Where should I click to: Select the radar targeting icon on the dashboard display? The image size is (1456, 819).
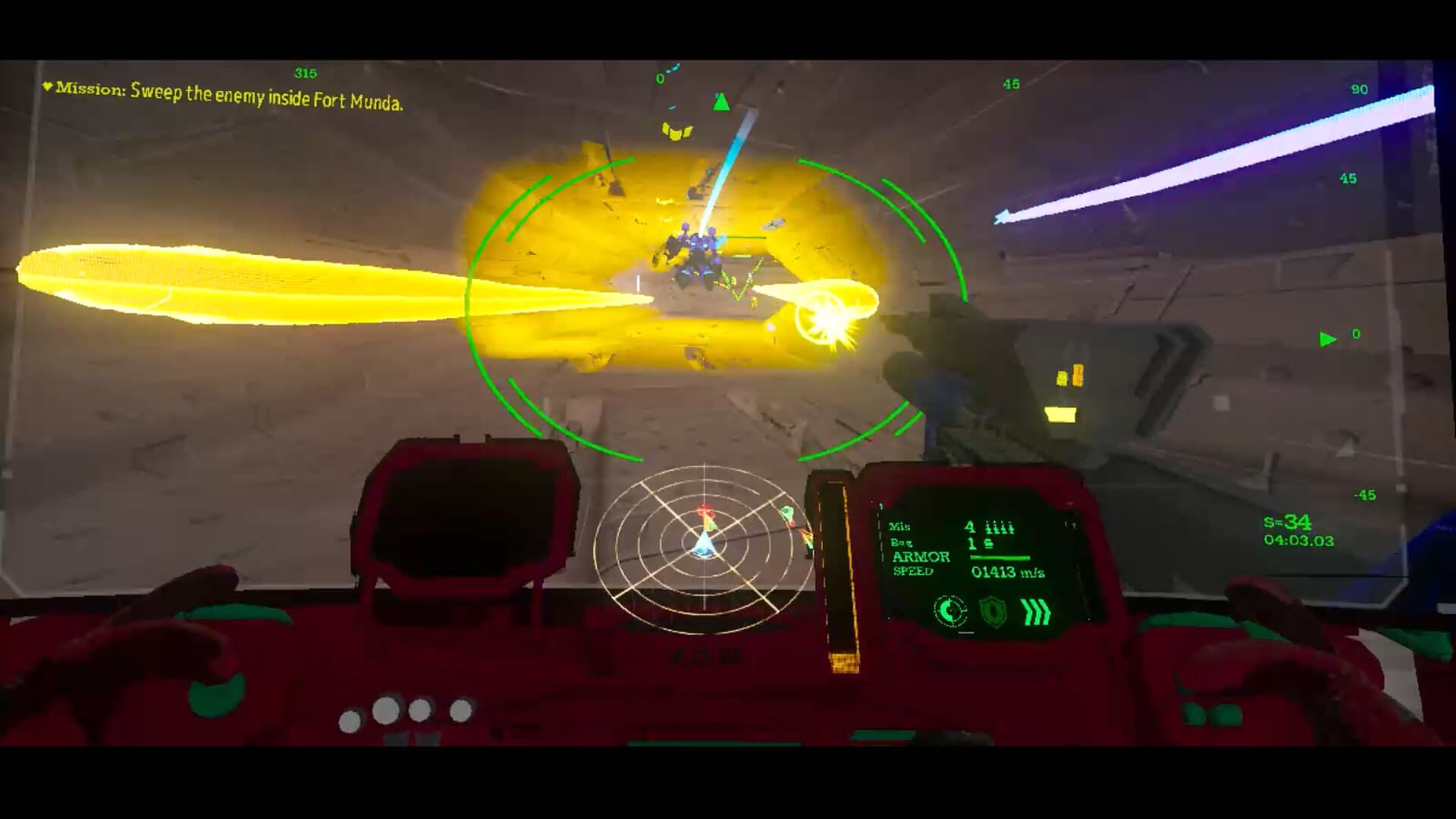tap(950, 611)
